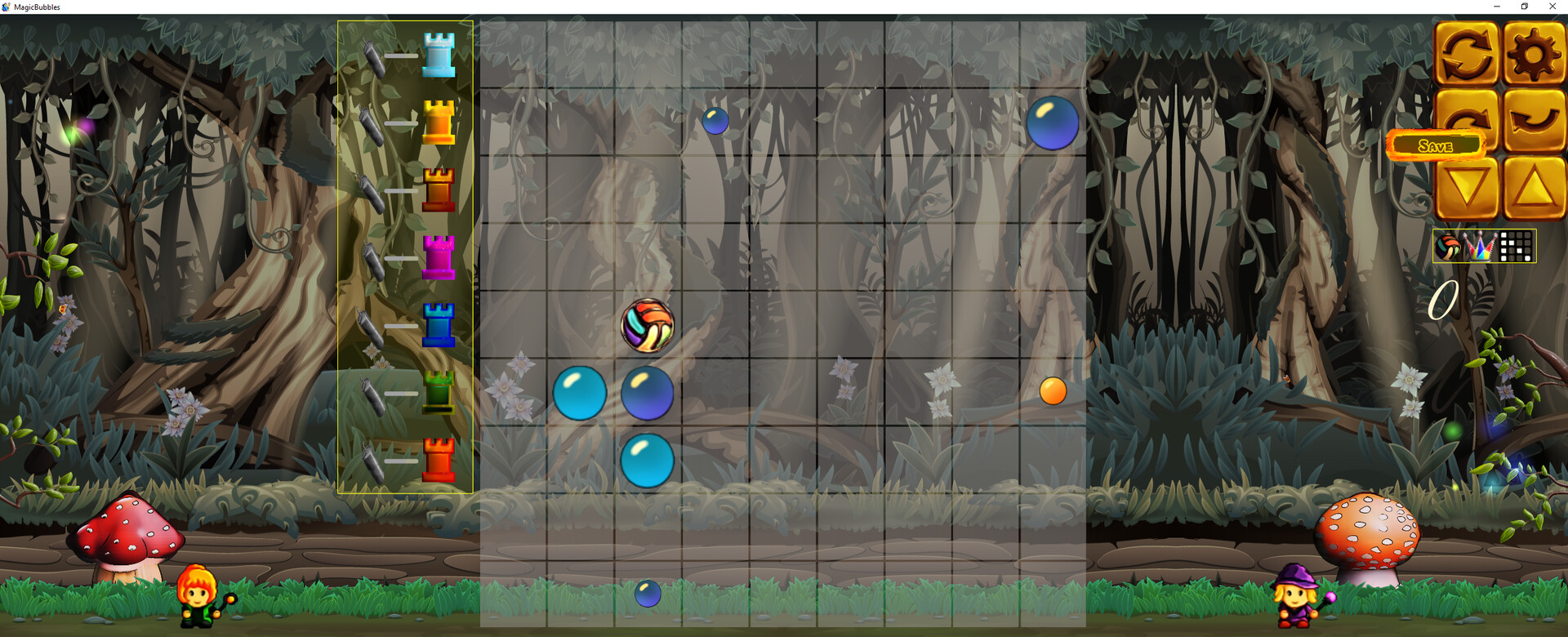Toggle the blue tower selection

tap(440, 325)
